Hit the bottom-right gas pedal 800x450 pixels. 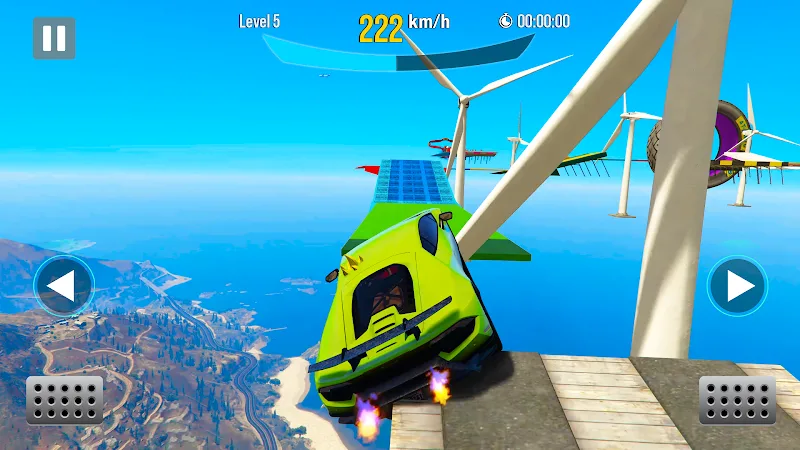[737, 400]
